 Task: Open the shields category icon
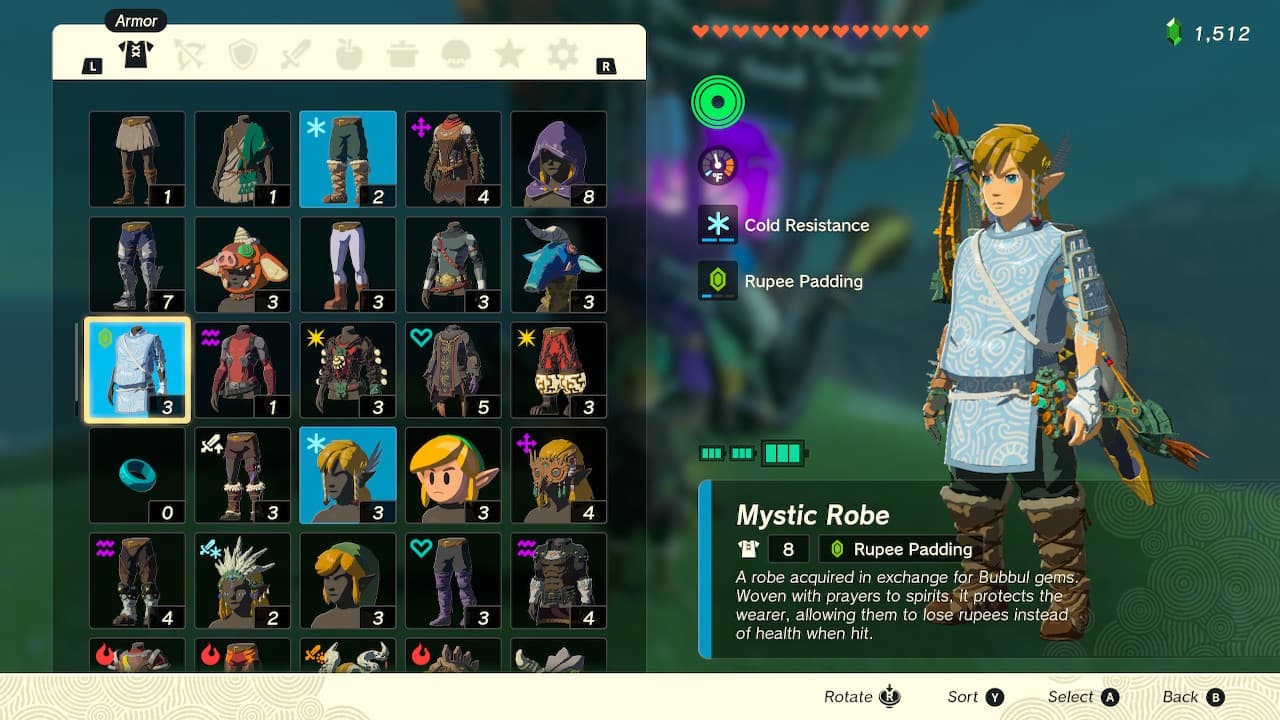(243, 56)
